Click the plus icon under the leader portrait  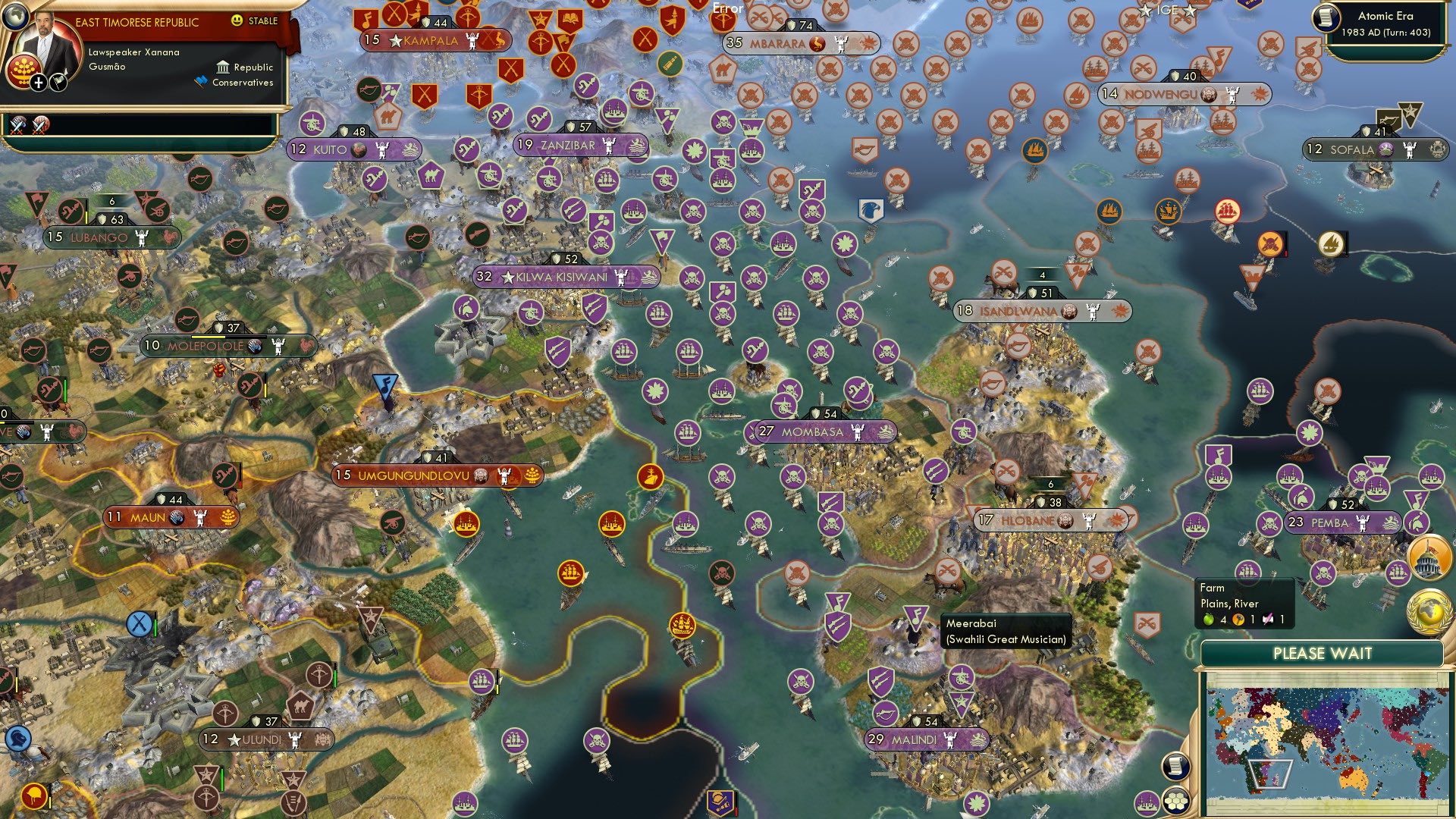(39, 83)
